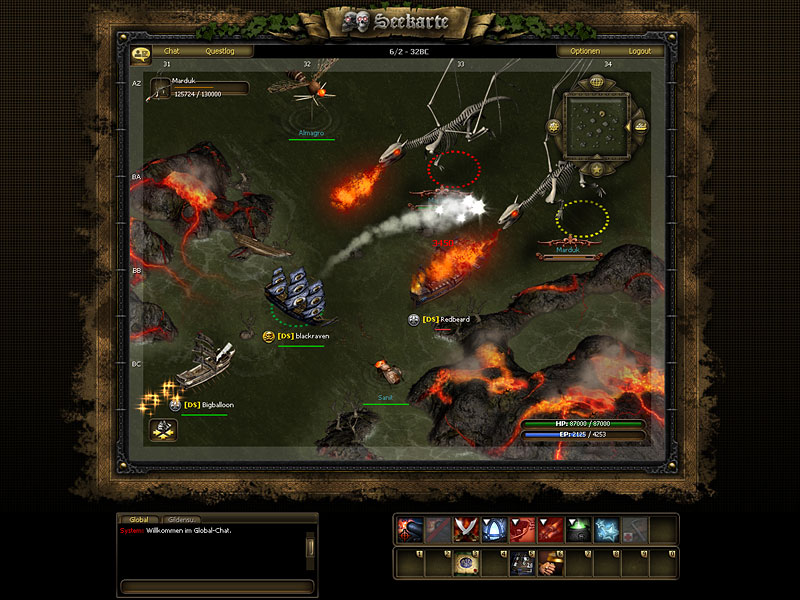Click the speech bubble icon beside Chat
Screen dimensions: 800x600
140,52
